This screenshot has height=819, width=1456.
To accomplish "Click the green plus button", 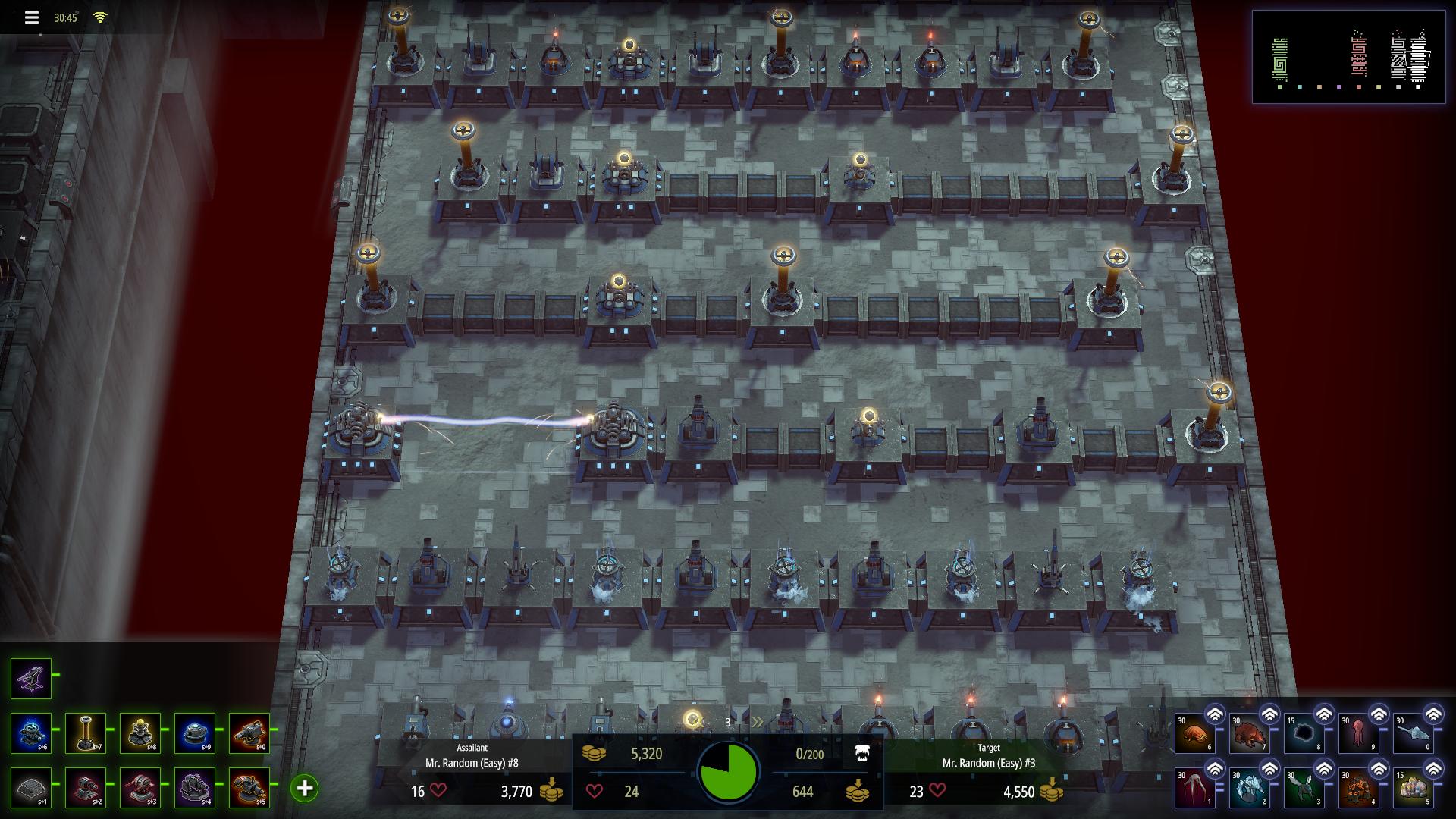I will pos(304,788).
